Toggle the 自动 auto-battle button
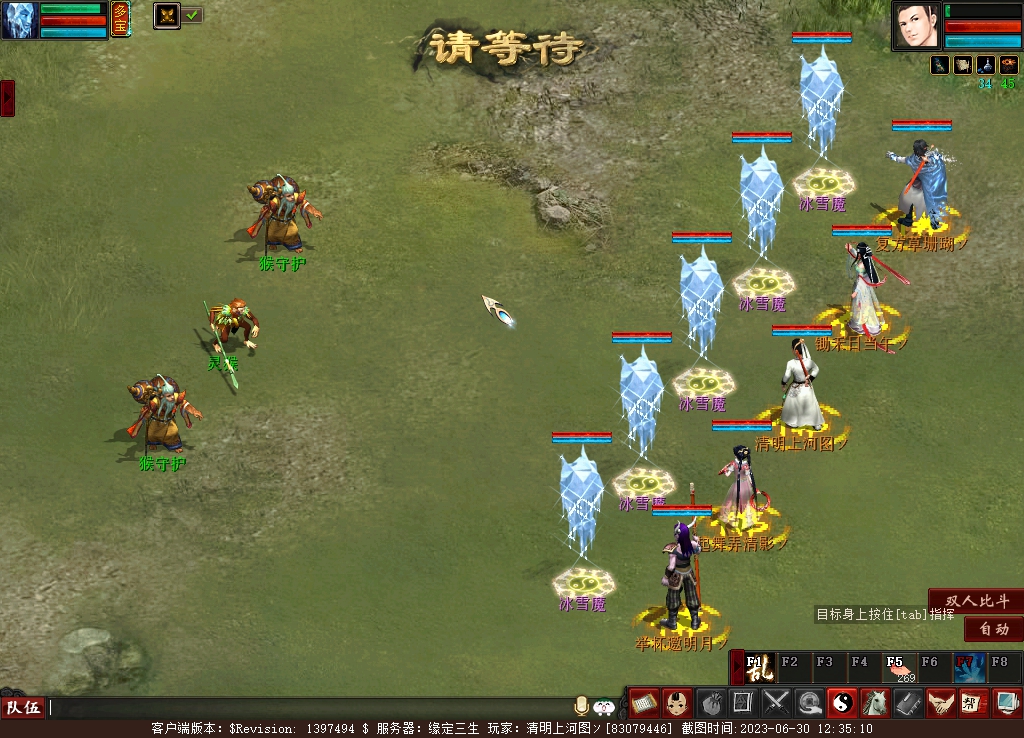Viewport: 1024px width, 738px height. [x=993, y=629]
